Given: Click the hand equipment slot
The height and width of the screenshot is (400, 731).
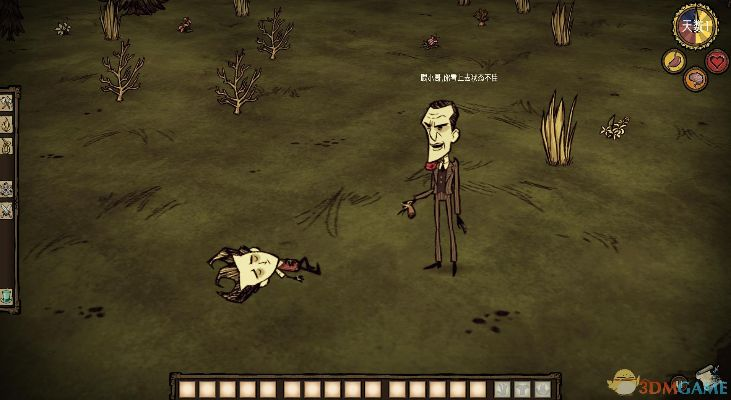Looking at the screenshot, I should (502, 387).
